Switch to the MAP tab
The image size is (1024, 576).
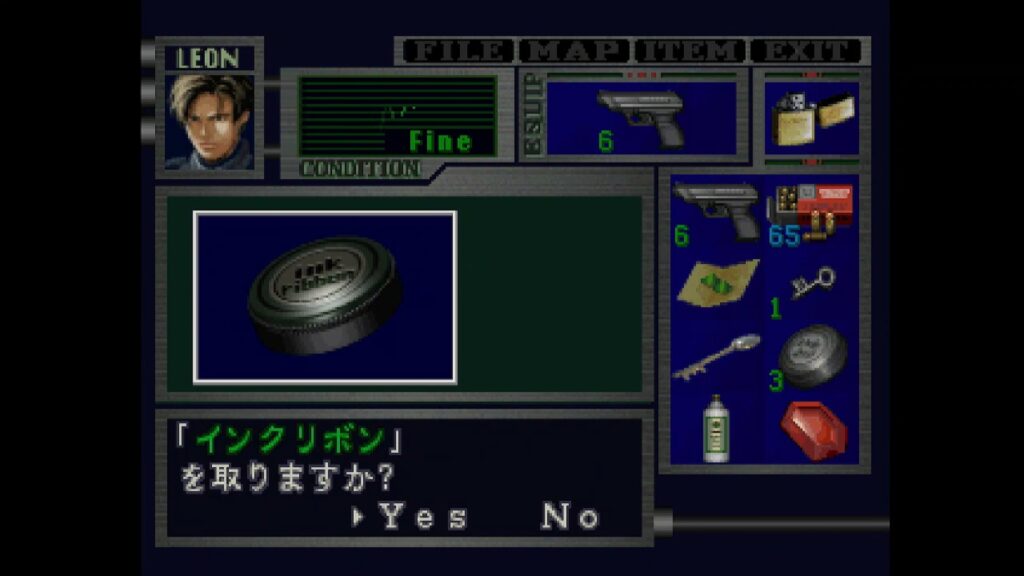click(x=575, y=51)
